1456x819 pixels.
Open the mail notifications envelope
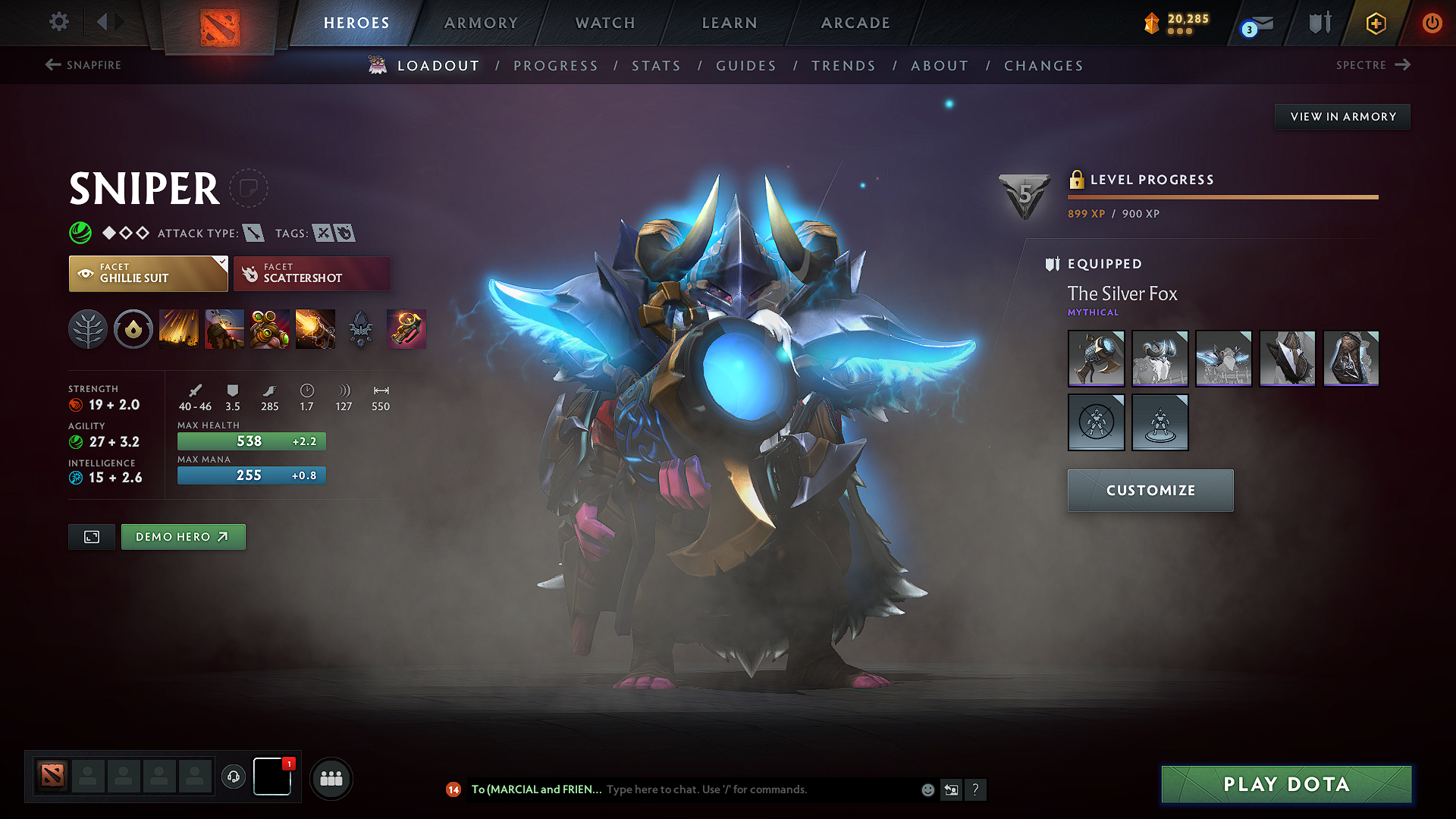(1255, 23)
